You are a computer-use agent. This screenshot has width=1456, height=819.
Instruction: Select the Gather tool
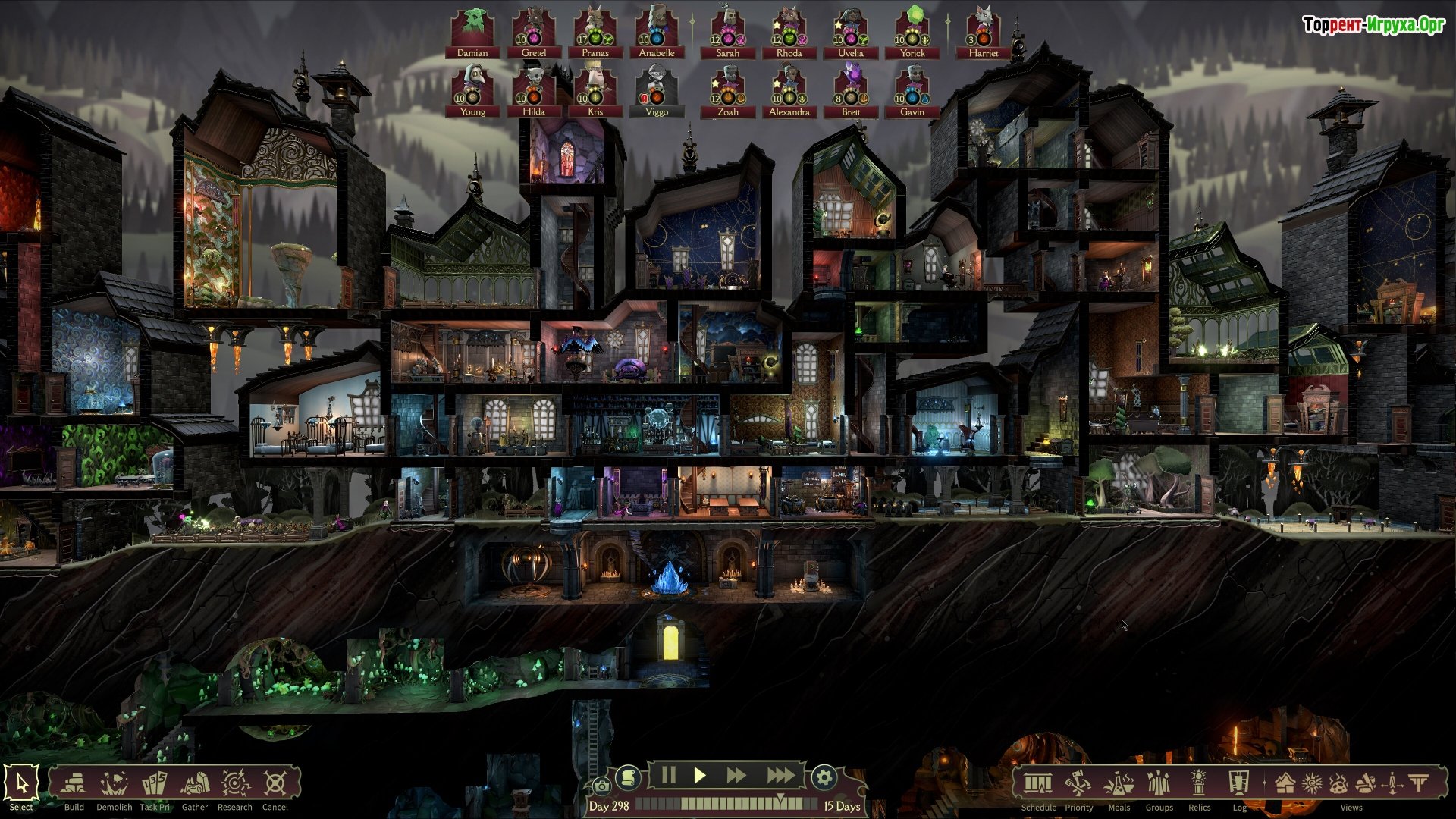tap(195, 783)
